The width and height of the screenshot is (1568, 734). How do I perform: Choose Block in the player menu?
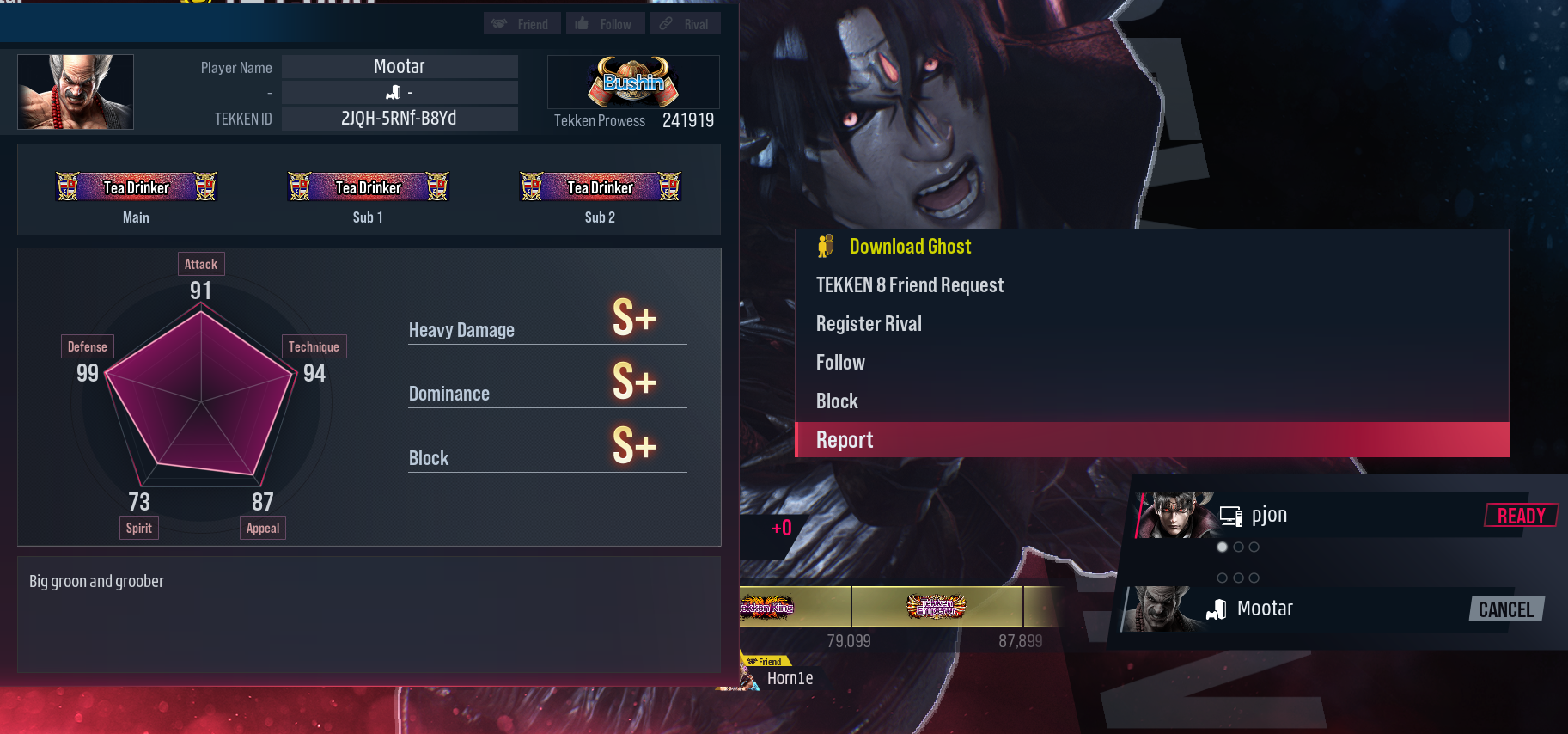coord(837,401)
